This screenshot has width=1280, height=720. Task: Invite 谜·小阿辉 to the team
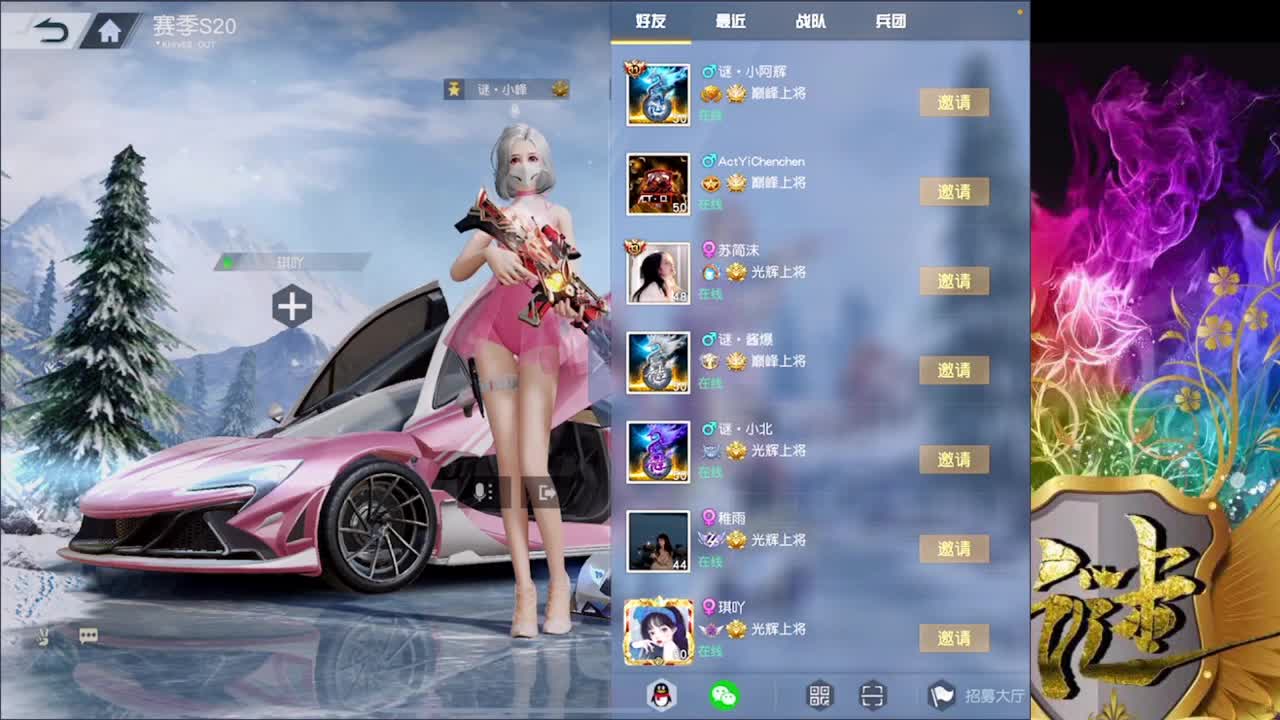[955, 102]
